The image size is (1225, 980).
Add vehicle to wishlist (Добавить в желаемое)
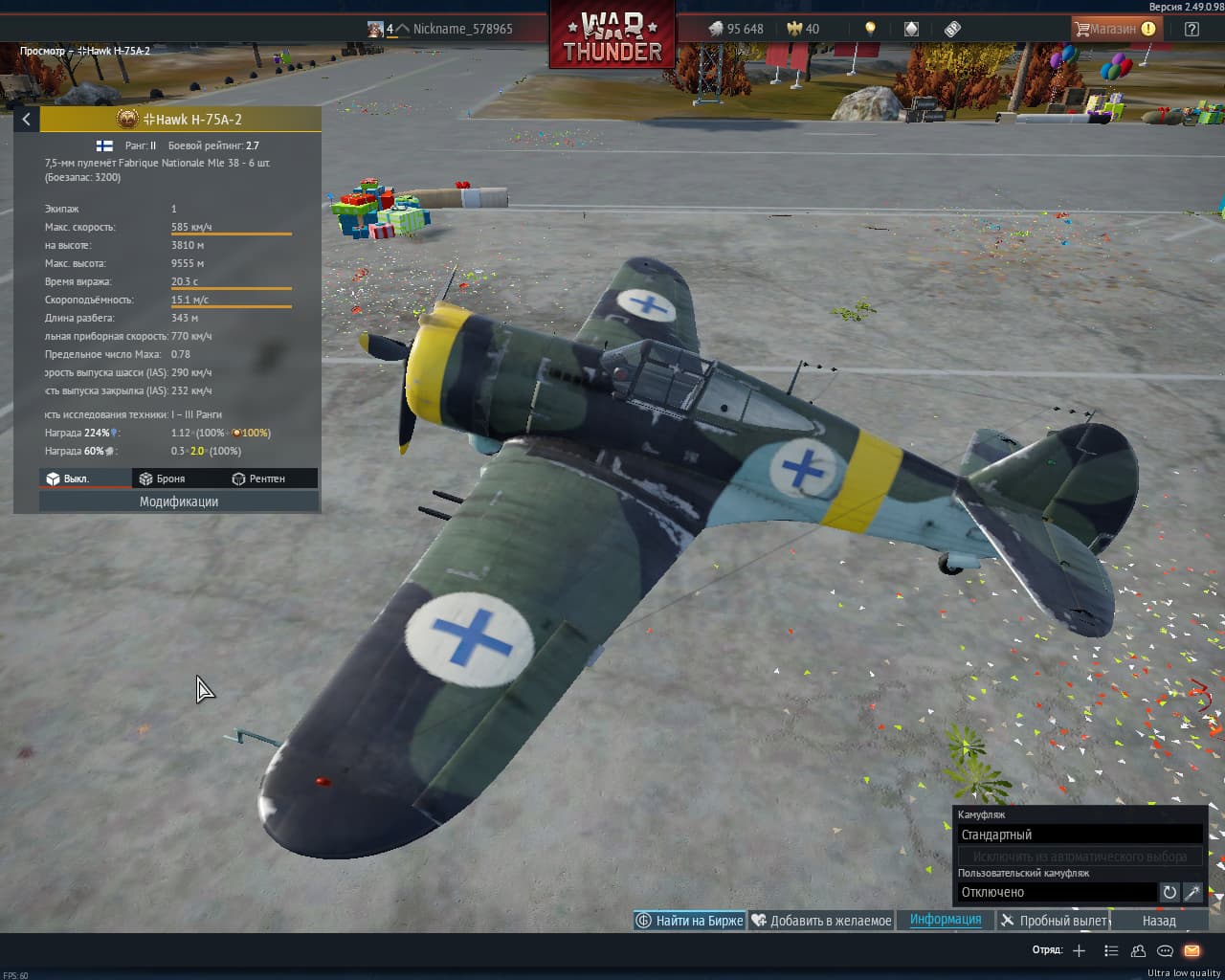[821, 921]
